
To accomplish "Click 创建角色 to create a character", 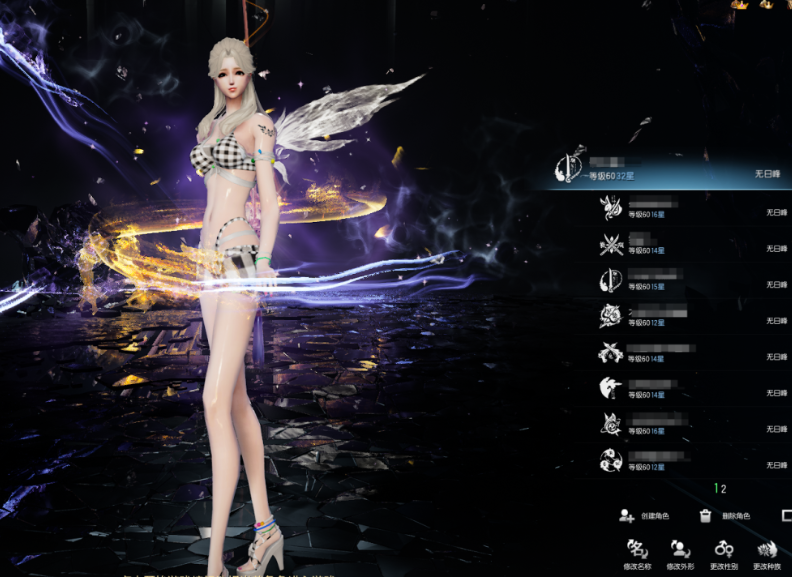I will pos(644,516).
